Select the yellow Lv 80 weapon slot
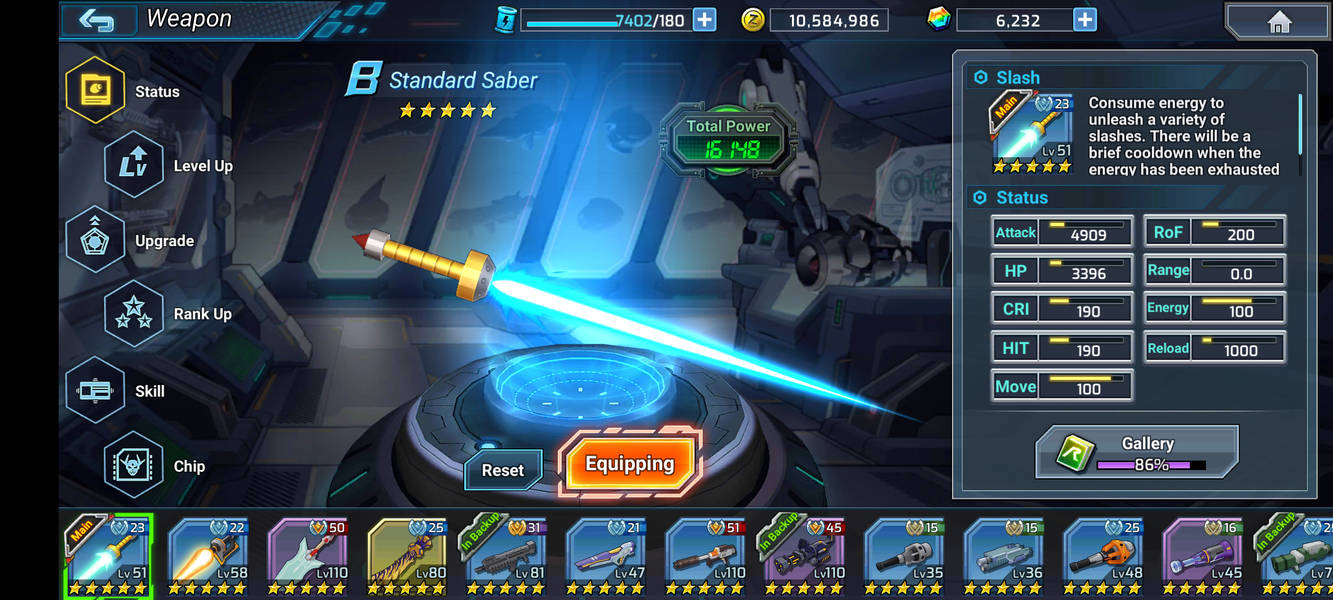The height and width of the screenshot is (600, 1333). 407,557
